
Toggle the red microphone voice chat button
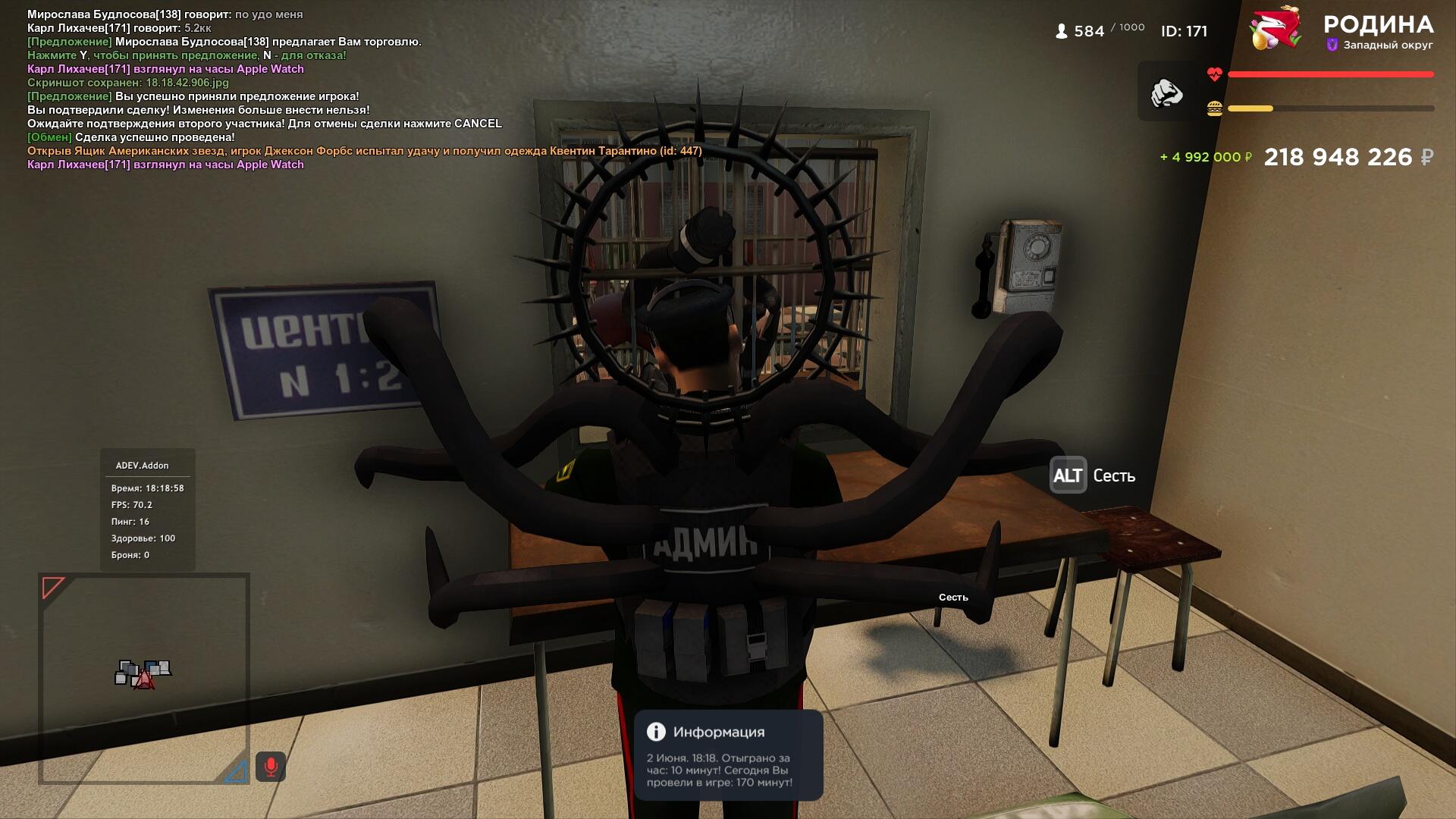[271, 767]
